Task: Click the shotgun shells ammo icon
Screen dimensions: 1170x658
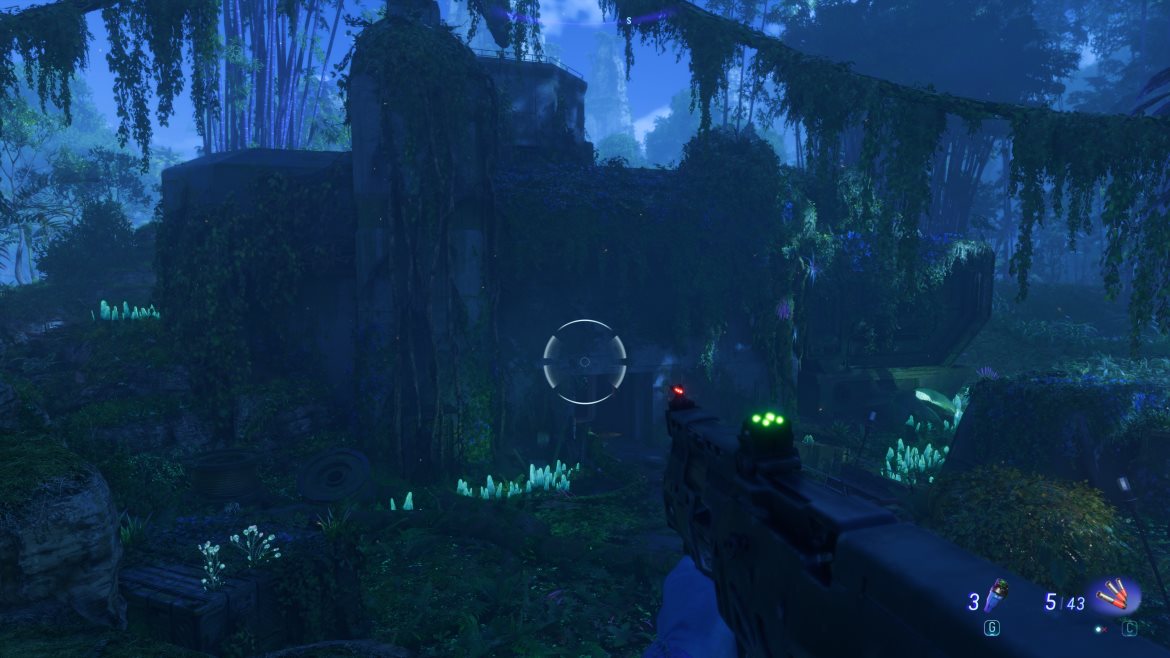Action: point(1114,598)
